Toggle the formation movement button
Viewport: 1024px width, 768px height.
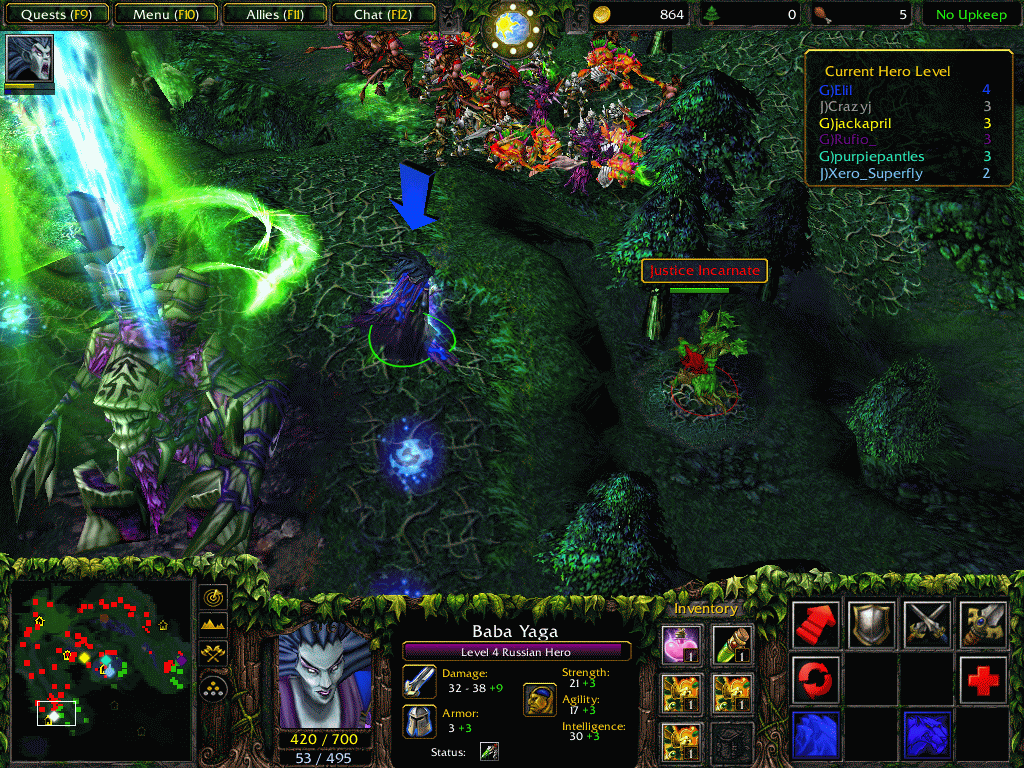pyautogui.click(x=214, y=687)
